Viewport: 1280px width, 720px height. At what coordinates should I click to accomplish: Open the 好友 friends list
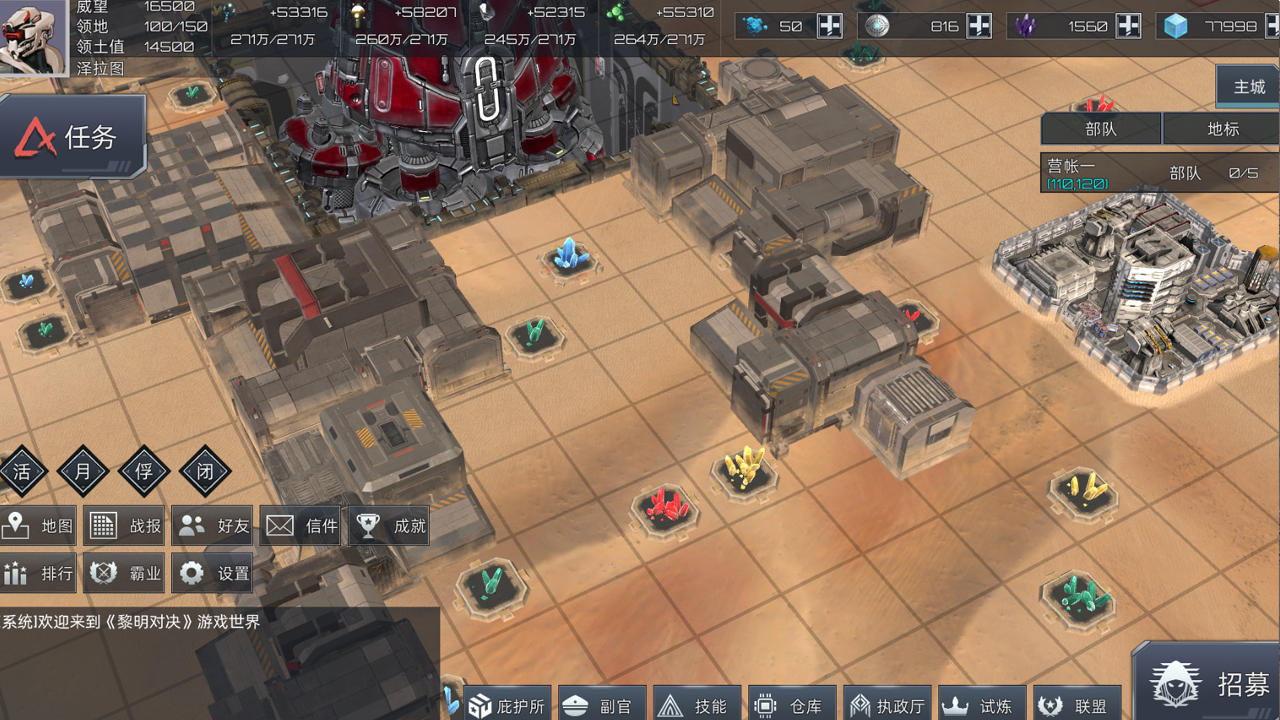click(x=214, y=526)
